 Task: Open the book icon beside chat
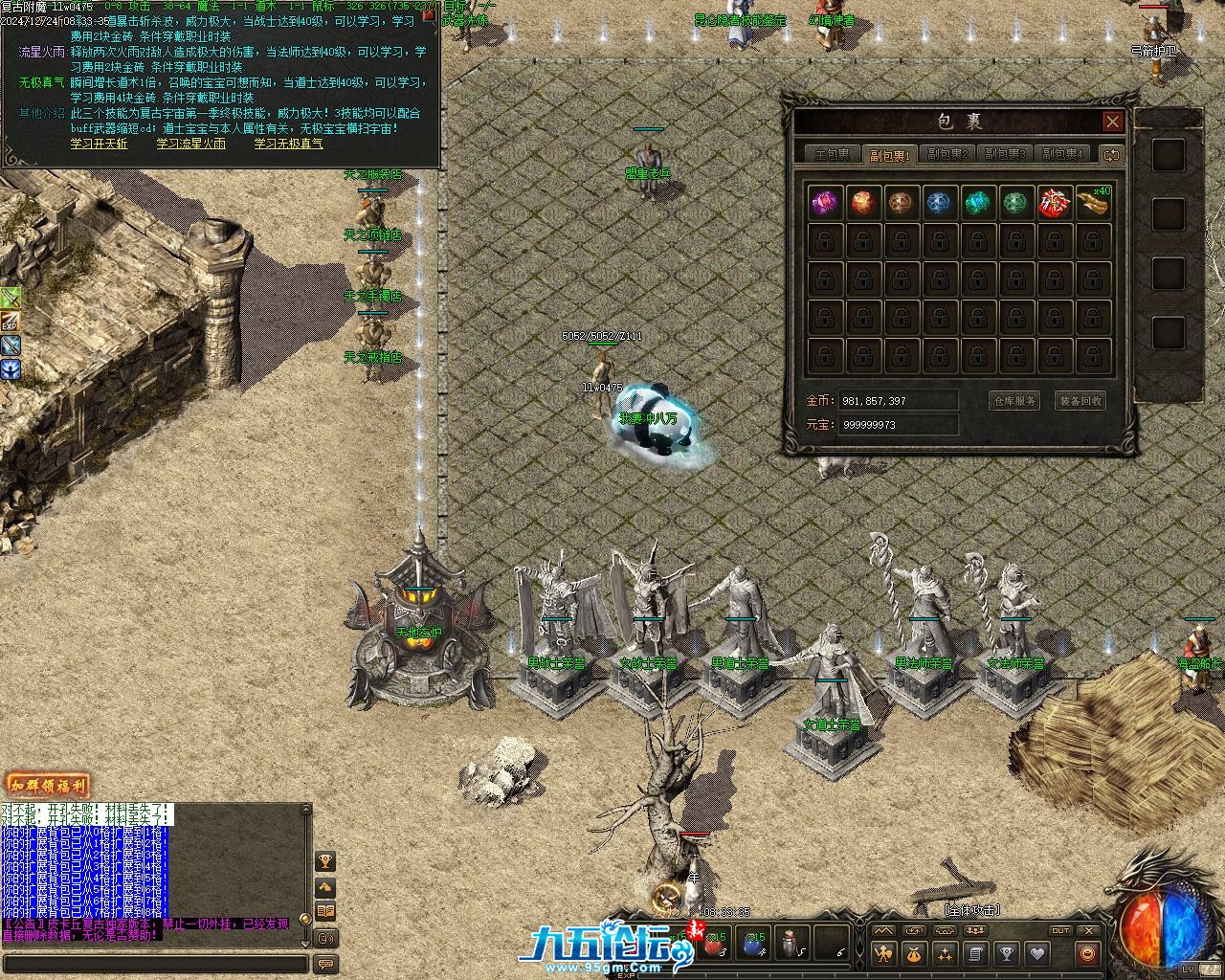tap(325, 911)
